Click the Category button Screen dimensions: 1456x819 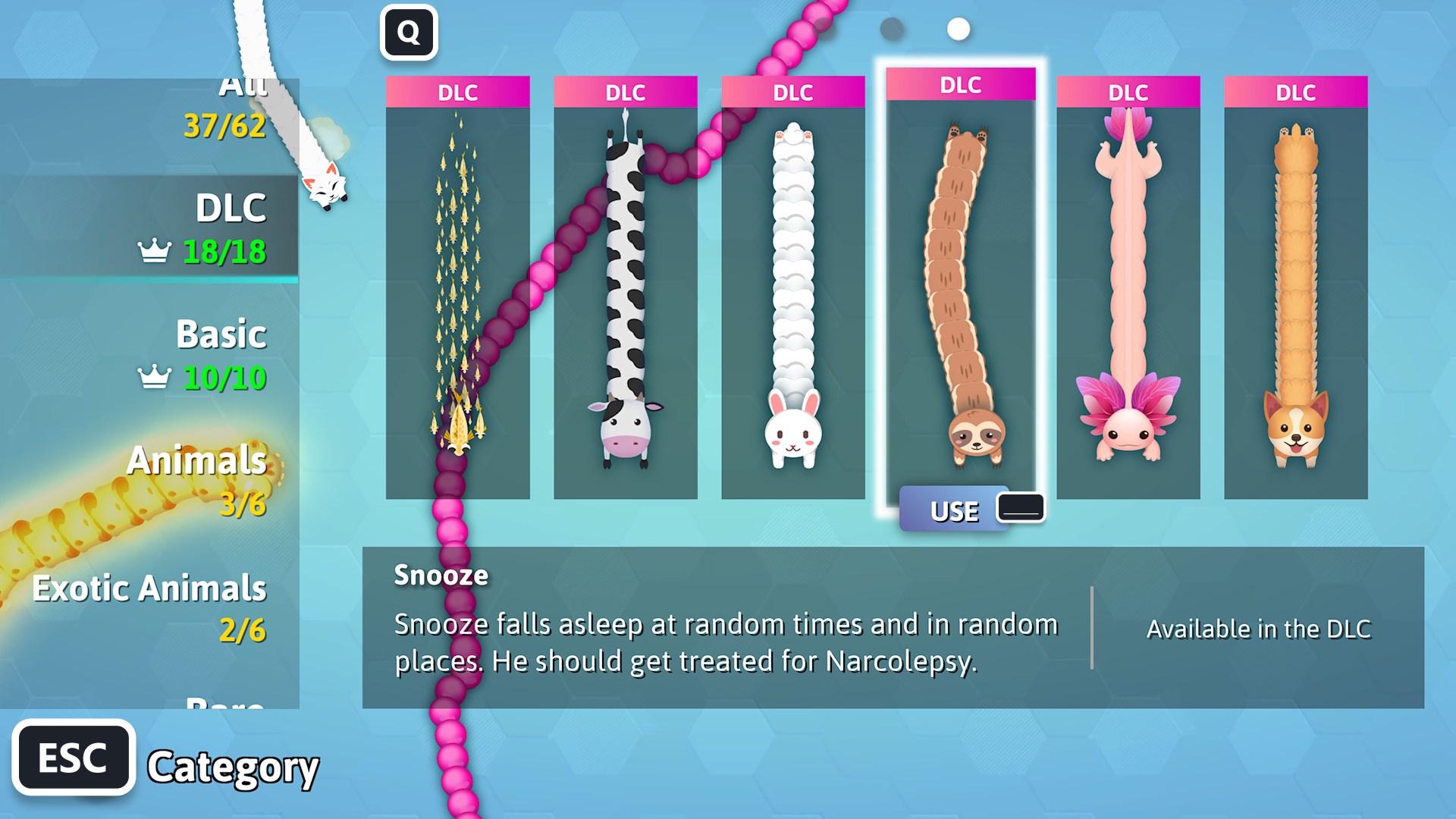coord(233,770)
